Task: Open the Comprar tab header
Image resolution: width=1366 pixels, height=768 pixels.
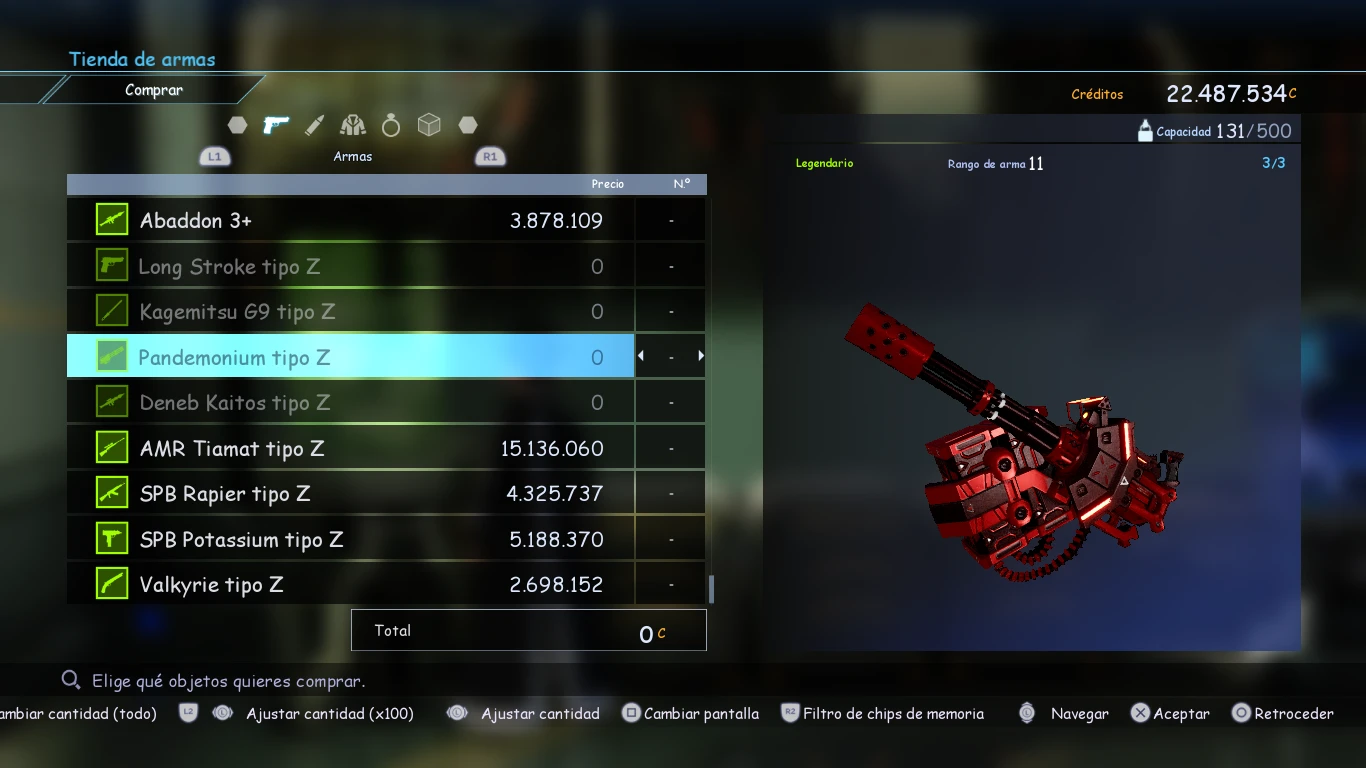Action: coord(154,90)
